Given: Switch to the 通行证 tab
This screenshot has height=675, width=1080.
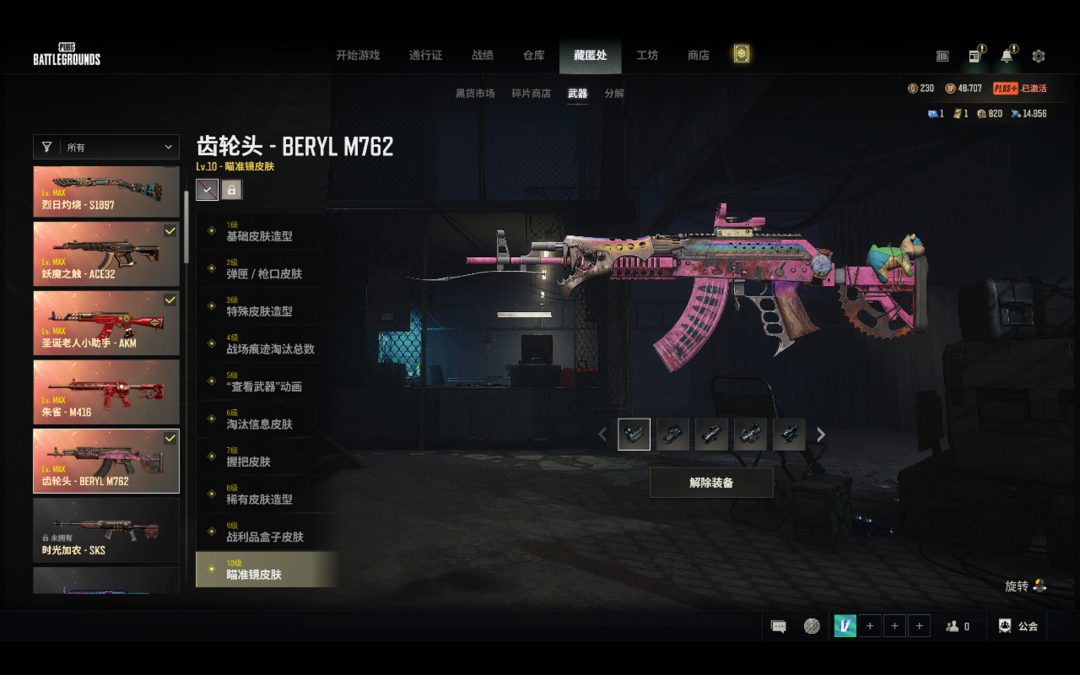Looking at the screenshot, I should coord(425,55).
